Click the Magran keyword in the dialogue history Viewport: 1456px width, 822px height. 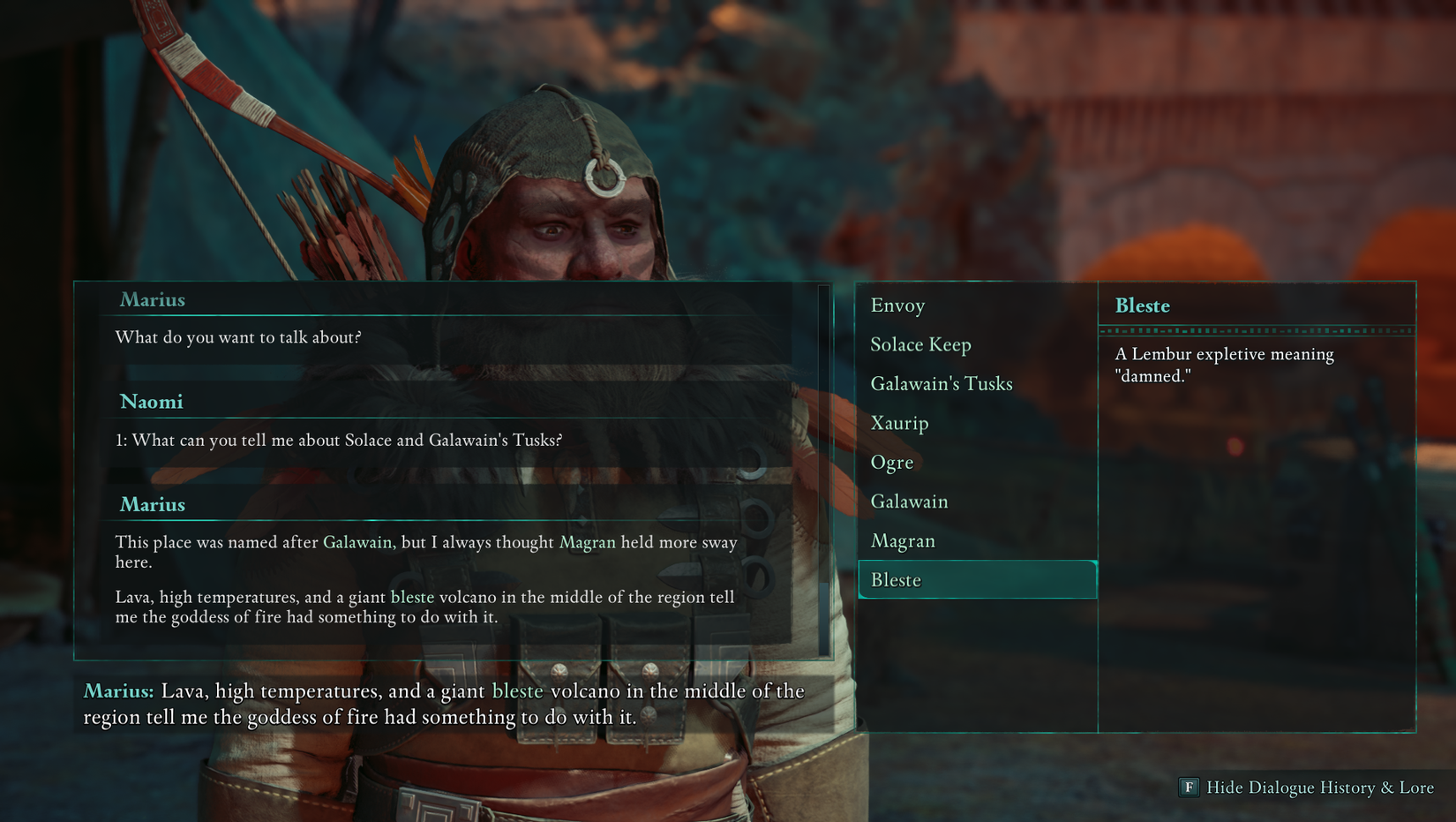point(587,542)
